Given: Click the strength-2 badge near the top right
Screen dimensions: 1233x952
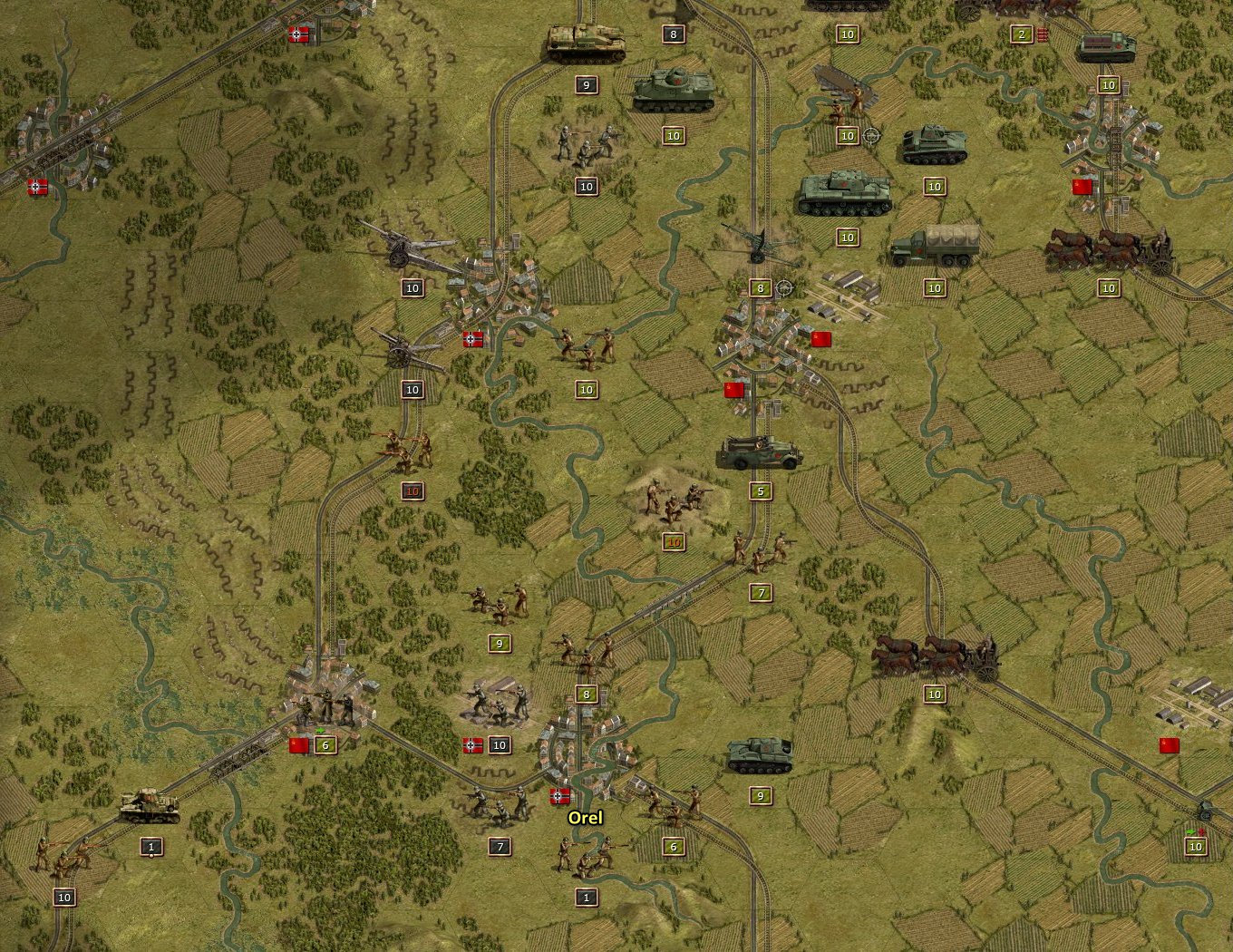Looking at the screenshot, I should [x=1020, y=34].
